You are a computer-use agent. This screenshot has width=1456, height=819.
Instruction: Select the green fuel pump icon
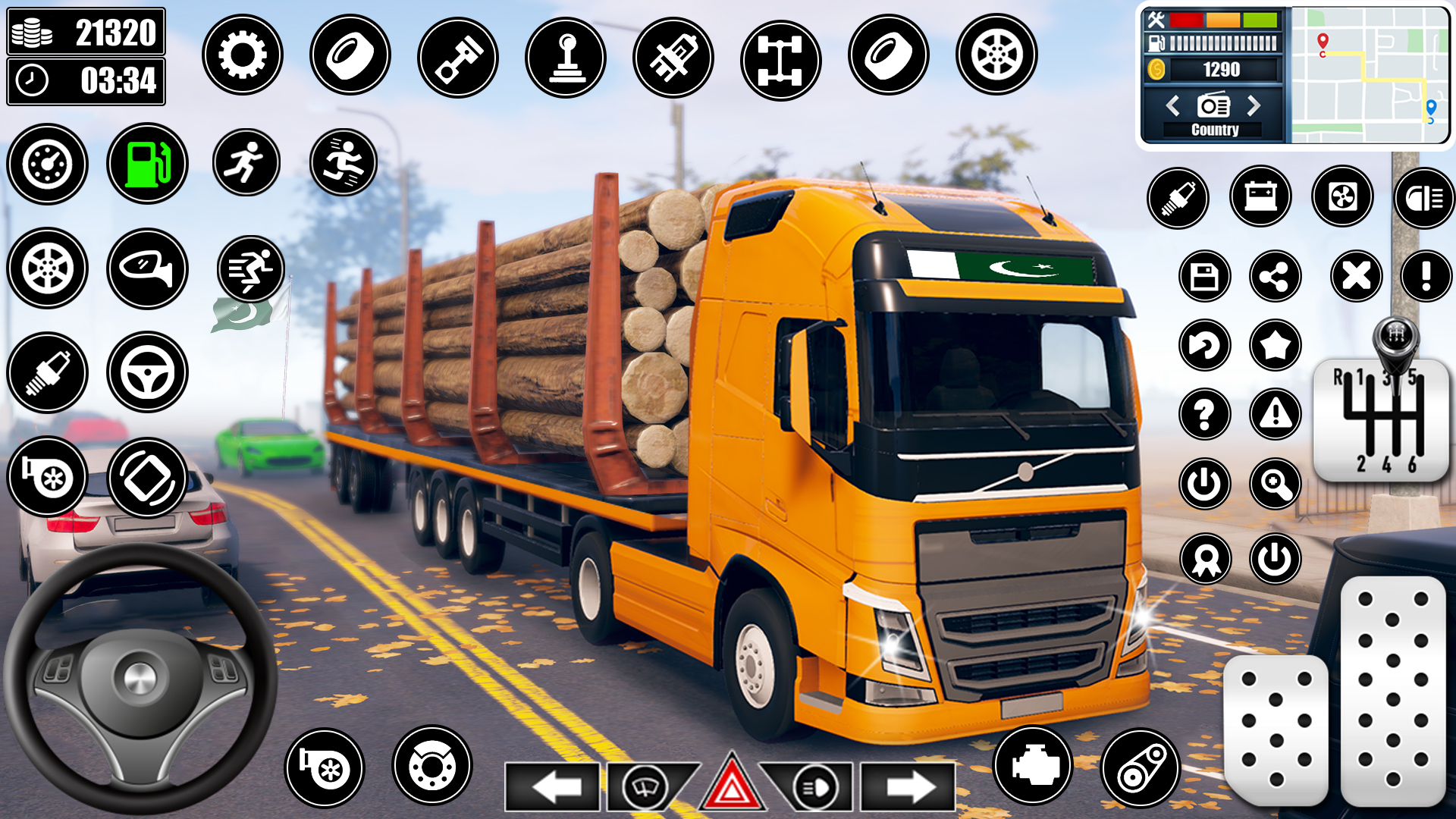click(149, 164)
